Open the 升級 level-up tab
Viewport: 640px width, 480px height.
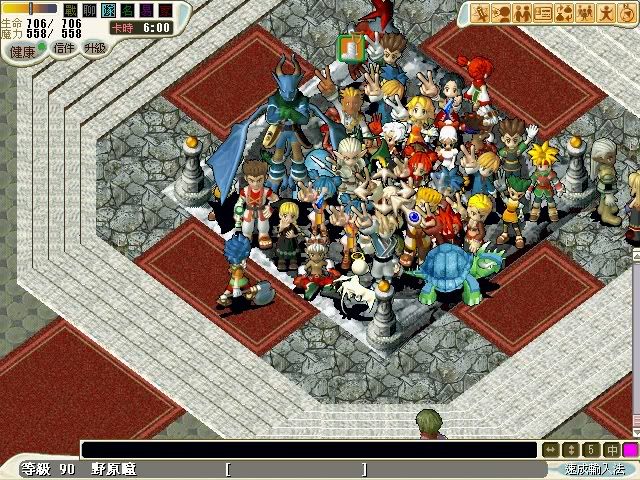pos(95,47)
